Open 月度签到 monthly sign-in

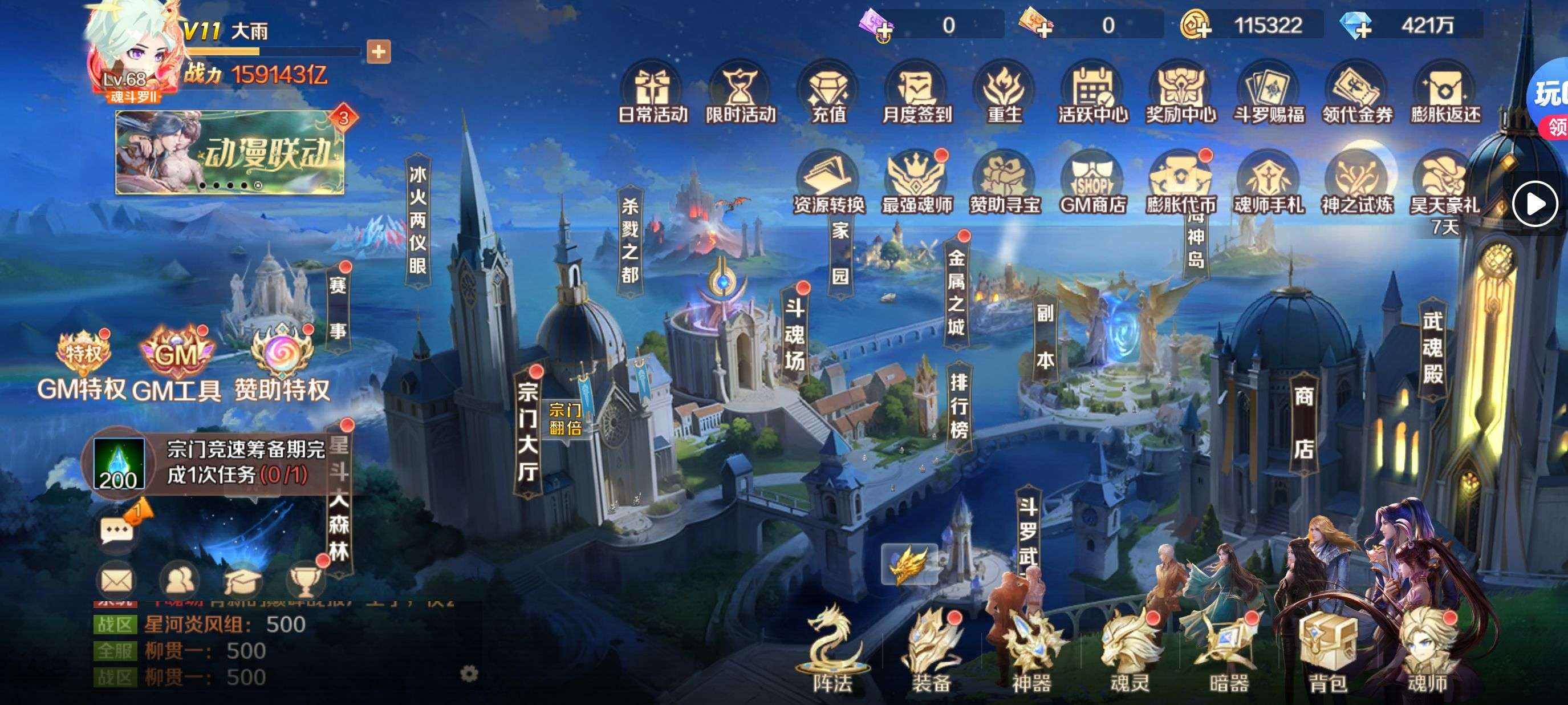(917, 92)
